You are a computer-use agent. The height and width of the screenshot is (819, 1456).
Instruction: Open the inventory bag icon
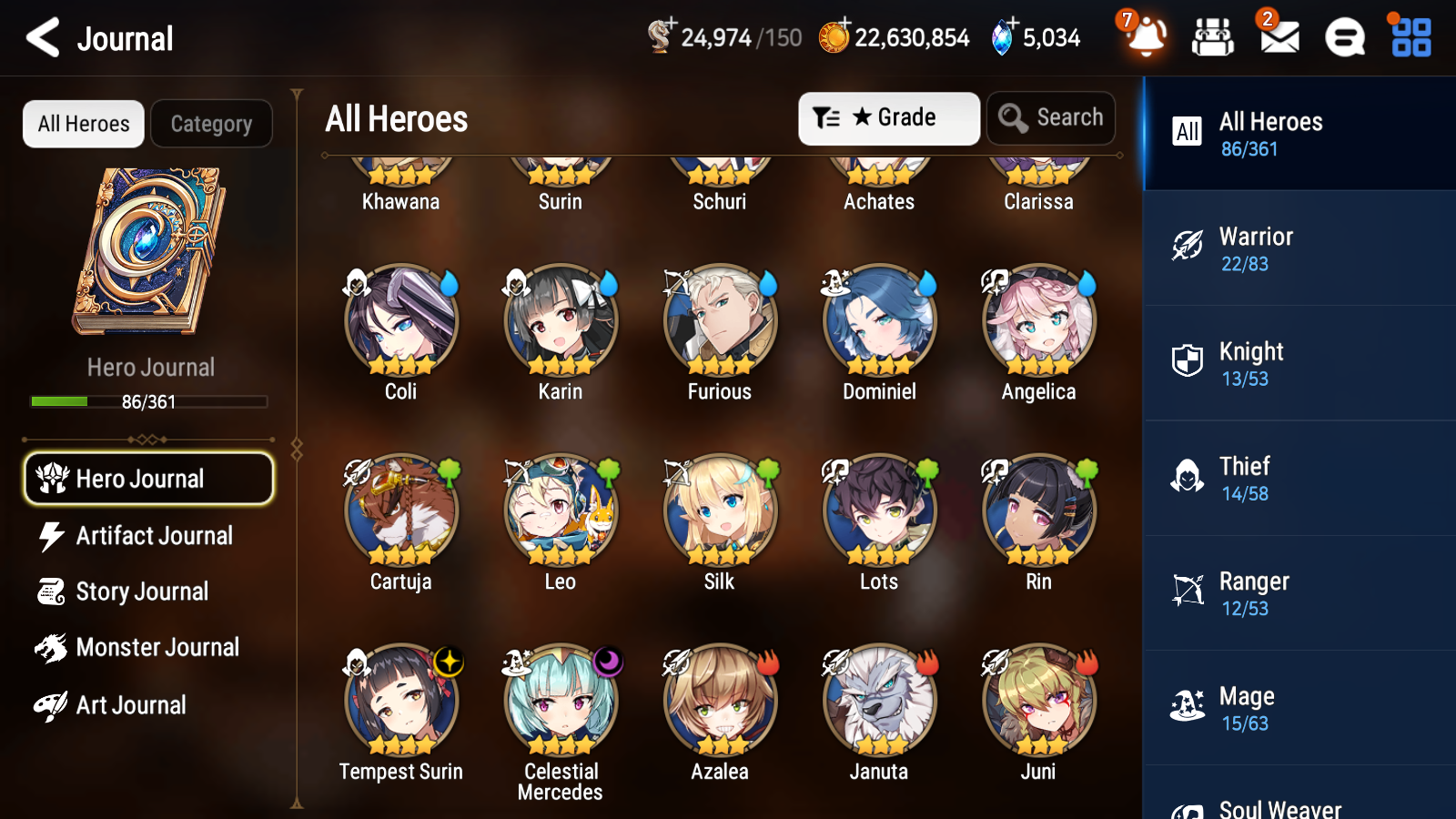tap(1212, 38)
